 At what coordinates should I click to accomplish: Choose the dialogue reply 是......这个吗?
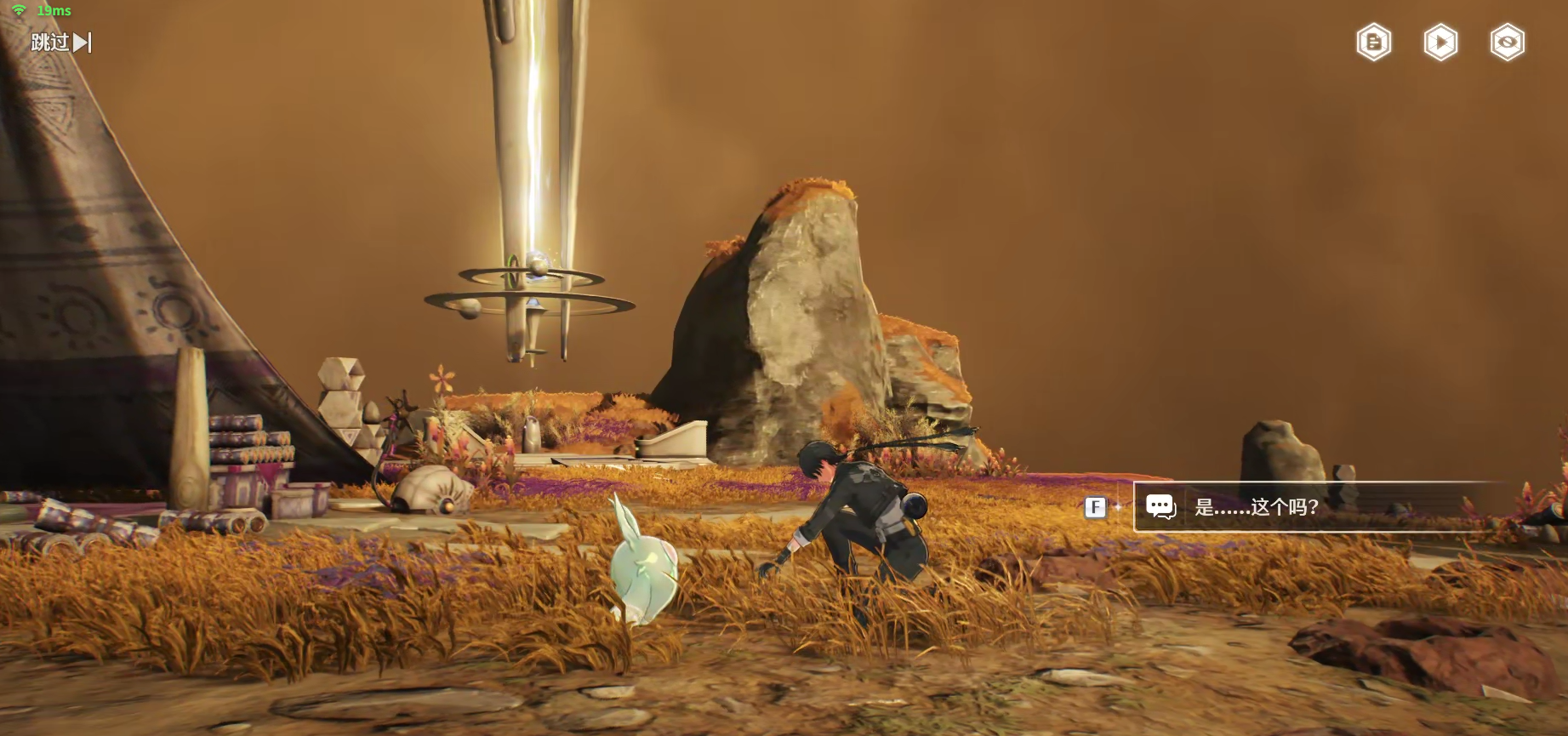point(1256,507)
